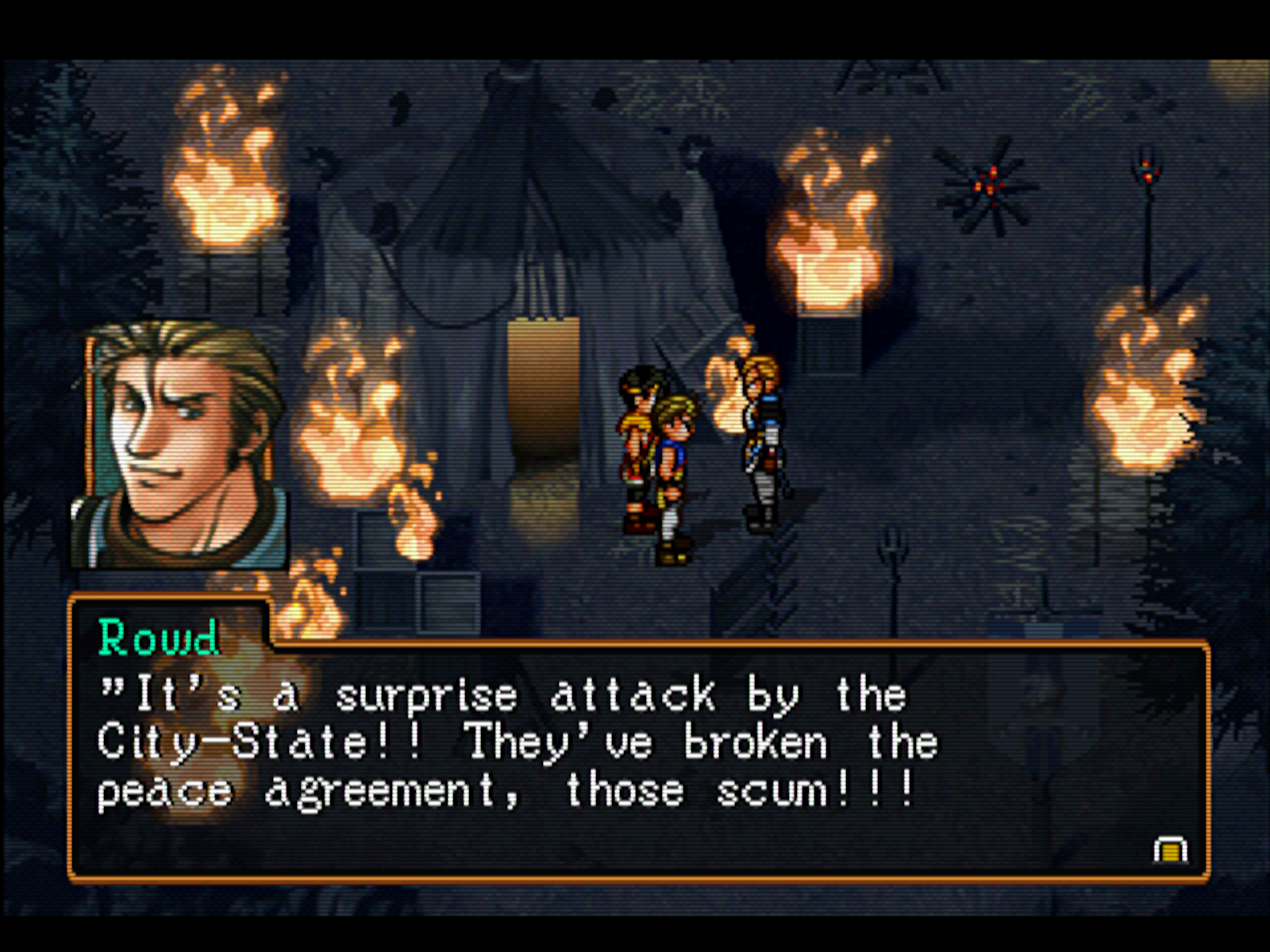
Task: Select Rowd's character portrait
Action: click(x=180, y=445)
